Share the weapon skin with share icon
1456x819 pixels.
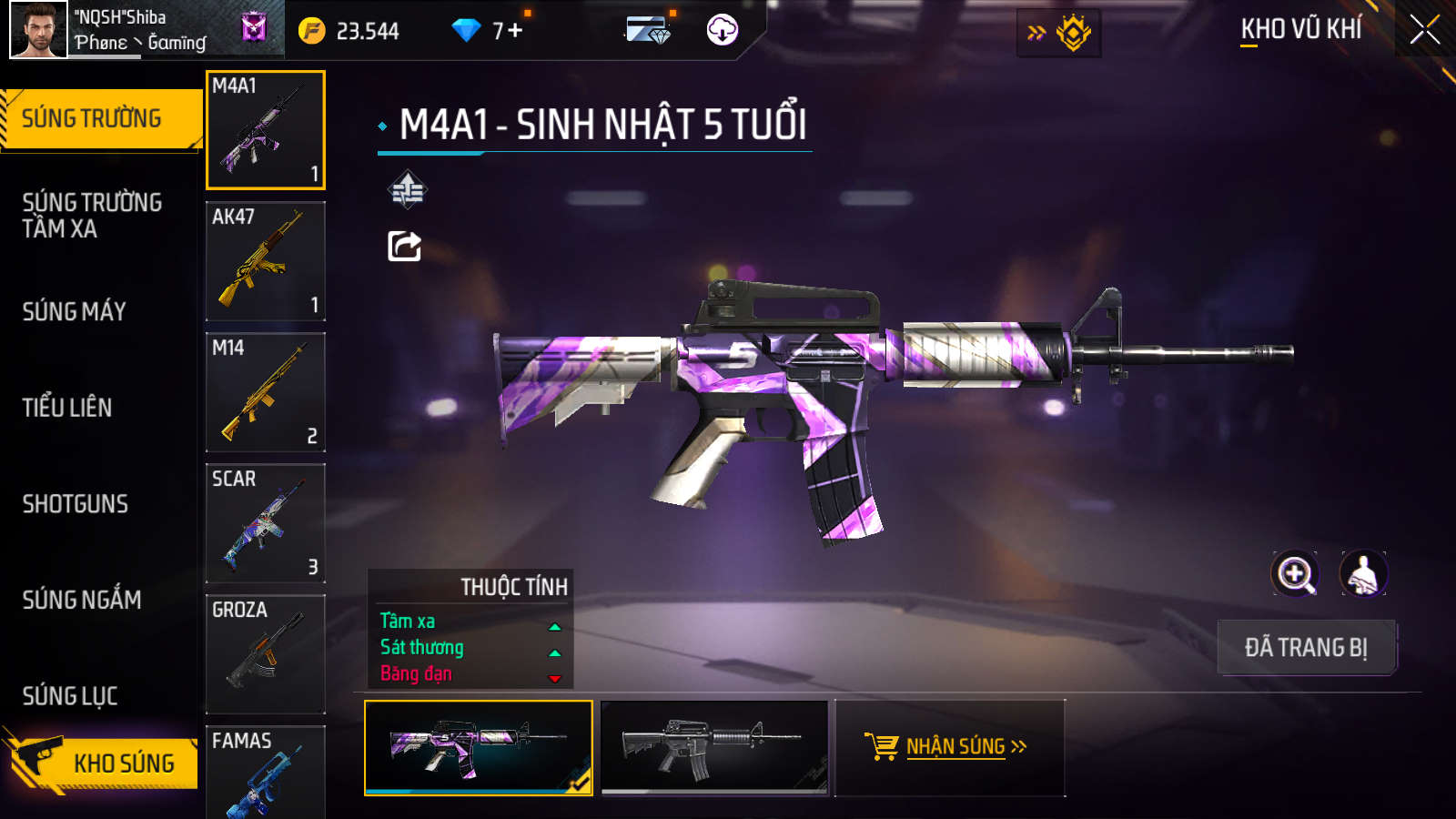tap(405, 246)
